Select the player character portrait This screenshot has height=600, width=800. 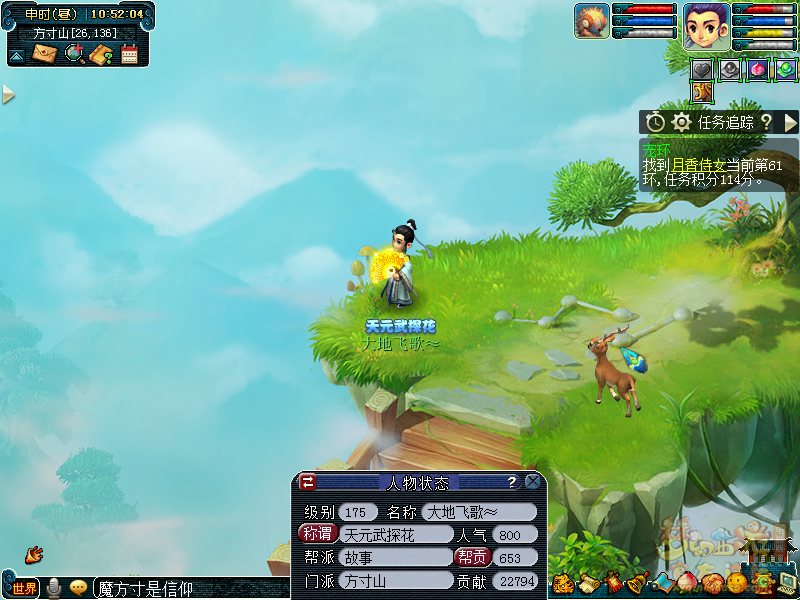click(706, 25)
